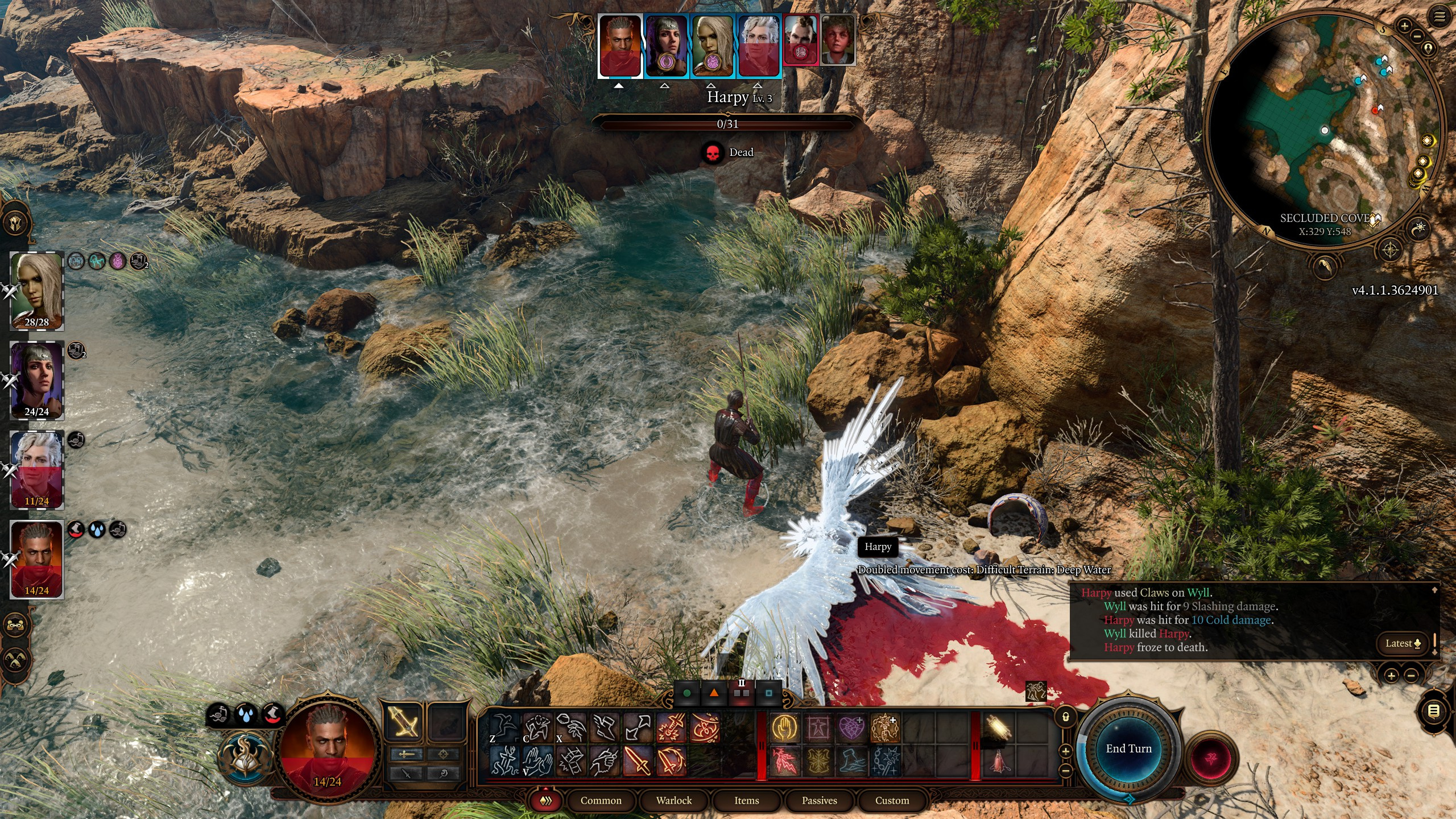
Task: Zoom out the minimap with minus button
Action: (x=1417, y=36)
